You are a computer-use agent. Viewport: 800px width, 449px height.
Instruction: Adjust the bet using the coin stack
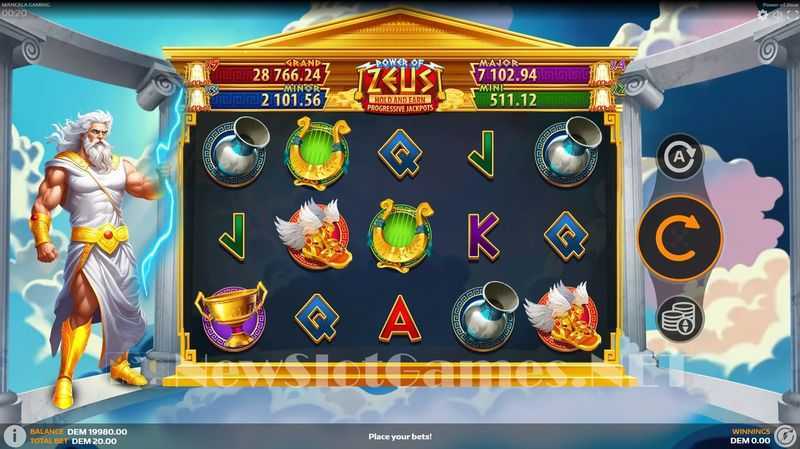679,318
